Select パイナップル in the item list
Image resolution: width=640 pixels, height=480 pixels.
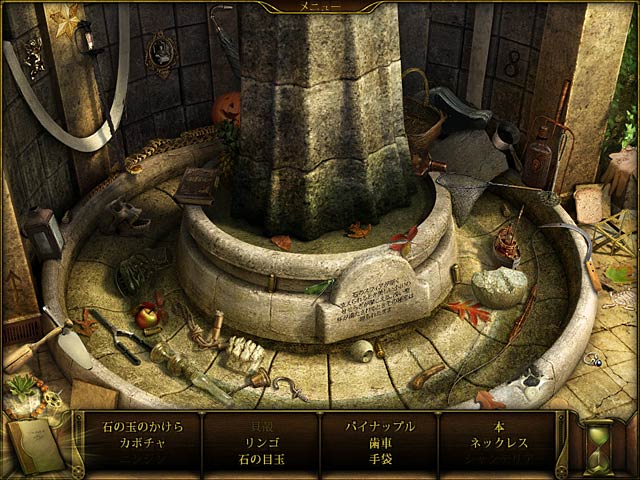[x=380, y=425]
